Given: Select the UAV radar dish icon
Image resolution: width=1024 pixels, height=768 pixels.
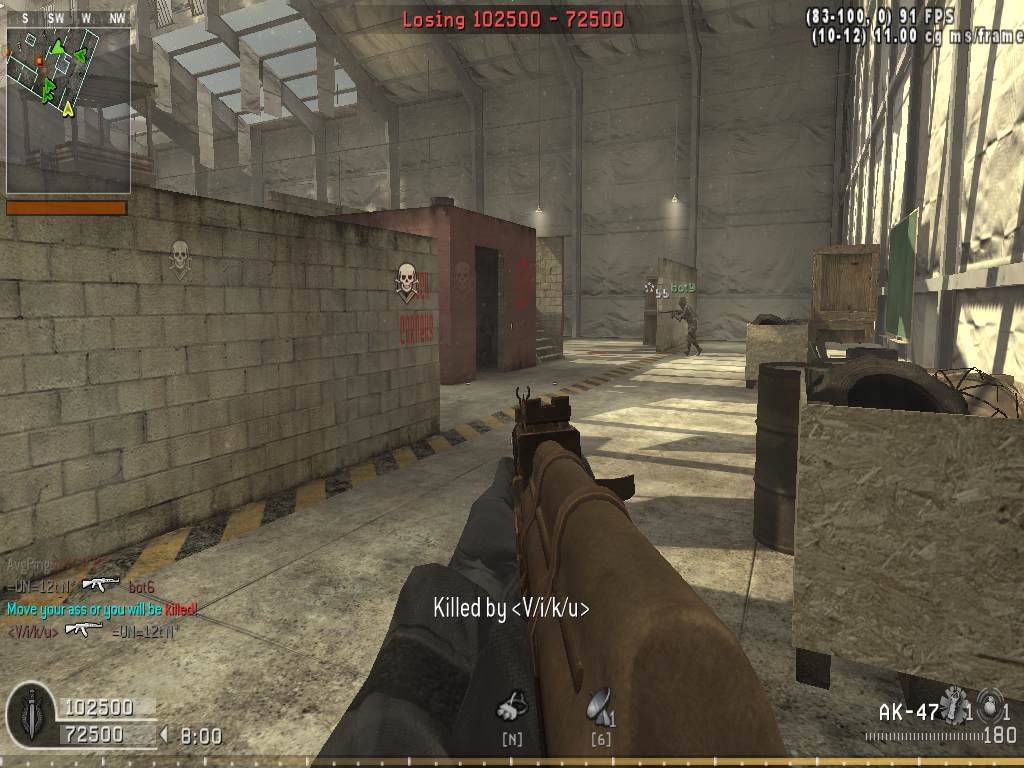Looking at the screenshot, I should tap(599, 705).
